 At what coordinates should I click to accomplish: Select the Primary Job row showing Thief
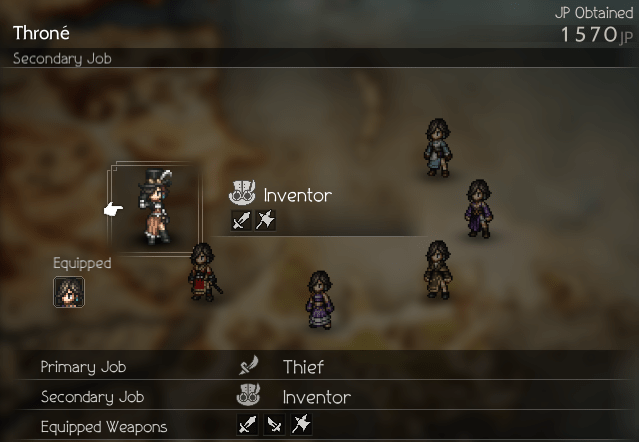coord(319,367)
